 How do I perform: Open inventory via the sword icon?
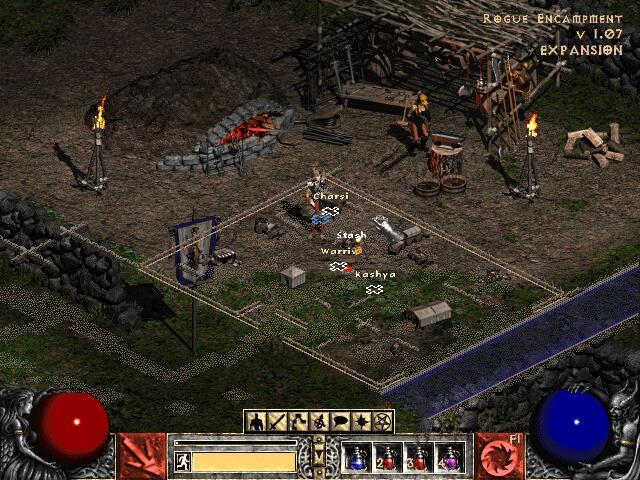coord(277,422)
